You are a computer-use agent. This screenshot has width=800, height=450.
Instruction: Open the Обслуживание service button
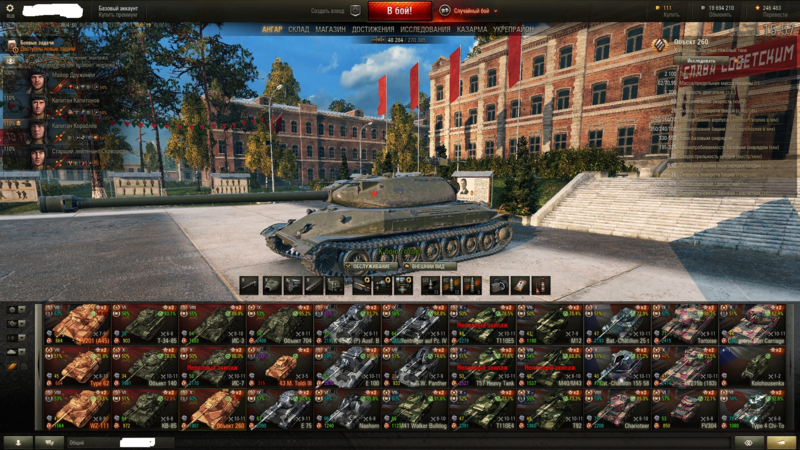(x=370, y=266)
